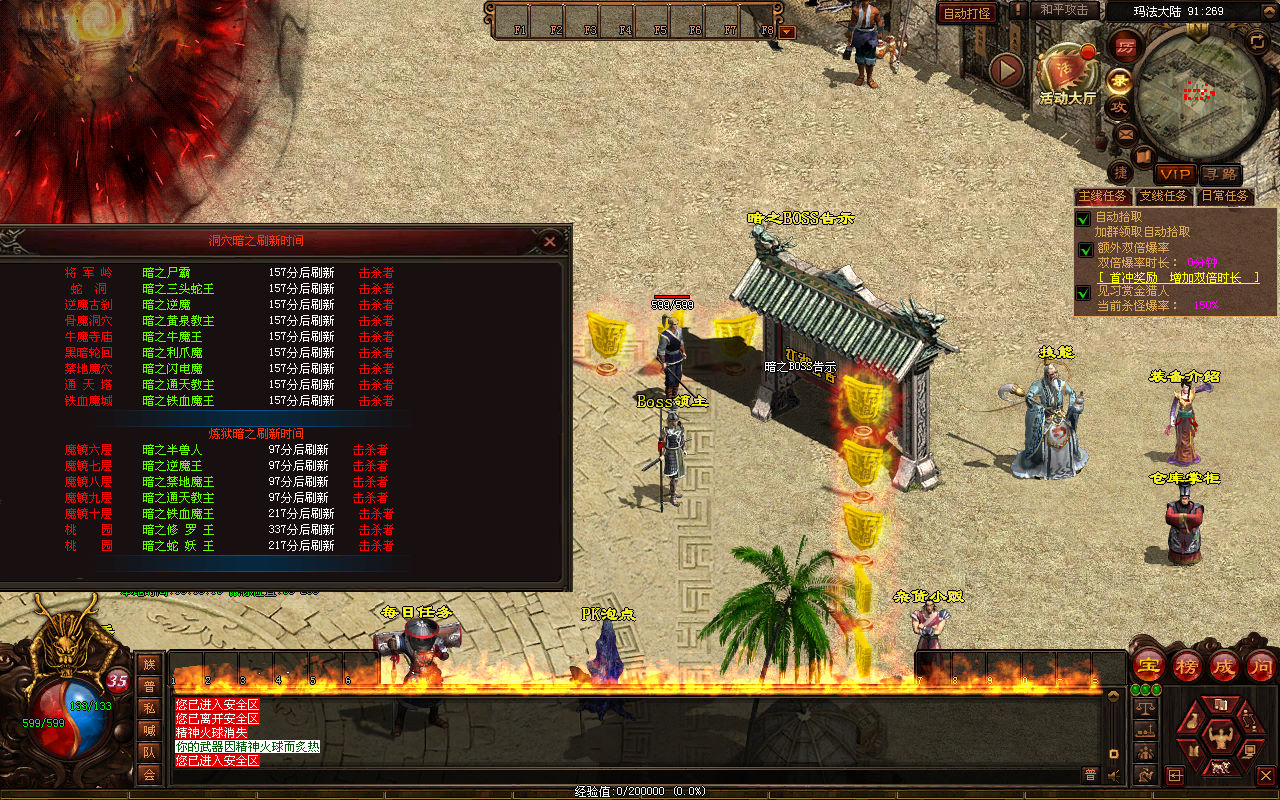Close the boss refresh time panel
Screen dimensions: 1280x800
point(549,241)
